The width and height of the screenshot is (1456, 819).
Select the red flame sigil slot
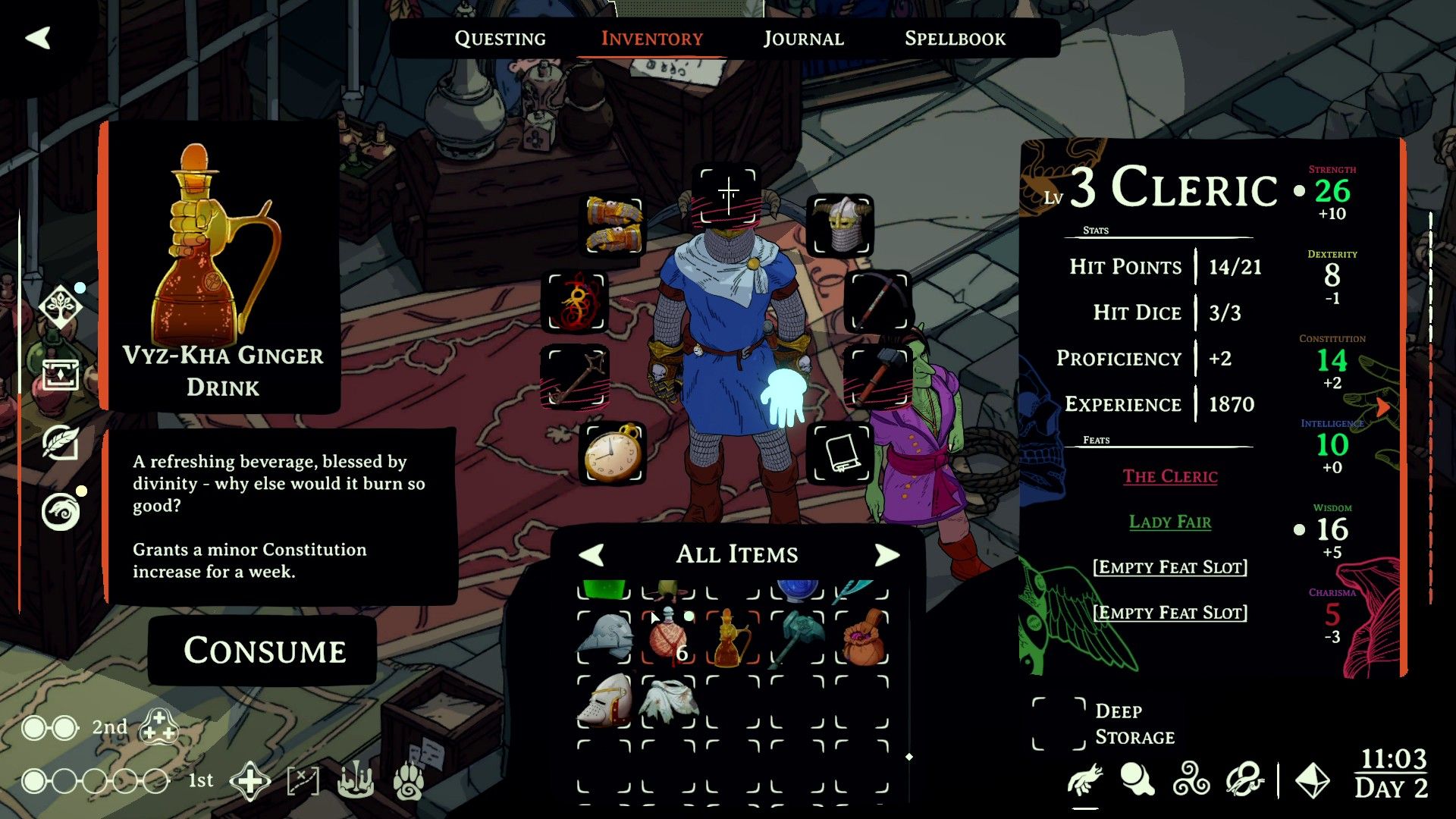click(x=576, y=302)
